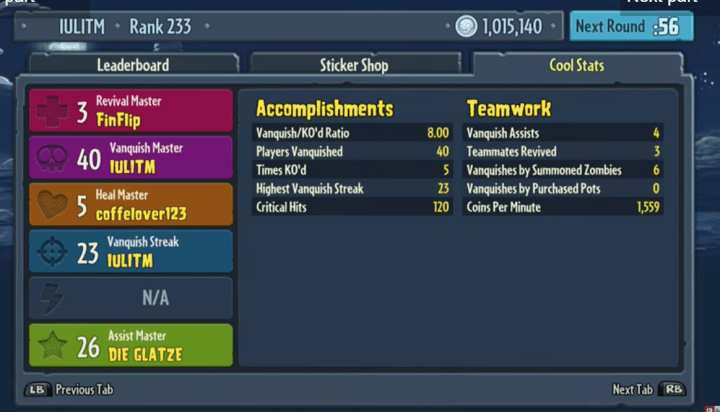Select the Revival Master FinFlip card
Viewport: 720px width, 412px height.
pos(131,111)
